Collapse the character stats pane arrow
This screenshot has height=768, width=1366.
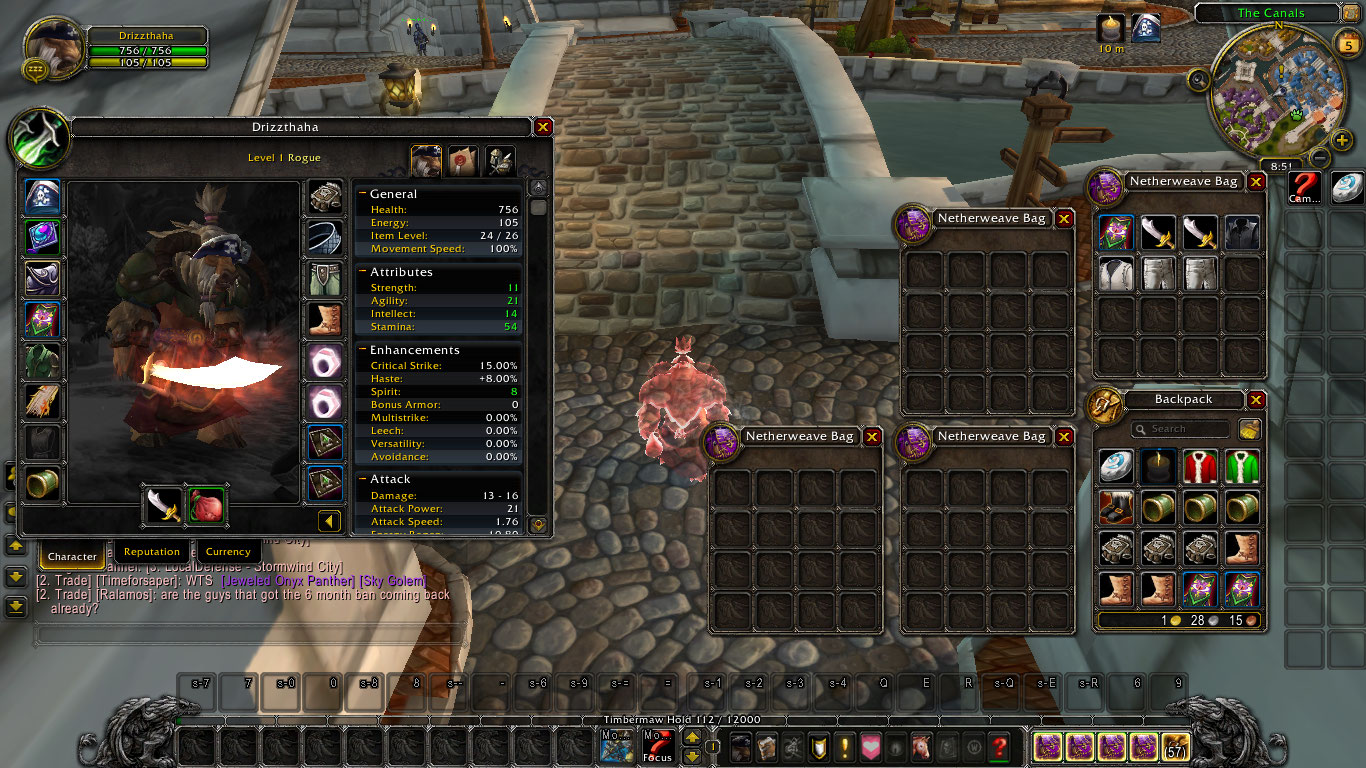[x=329, y=521]
